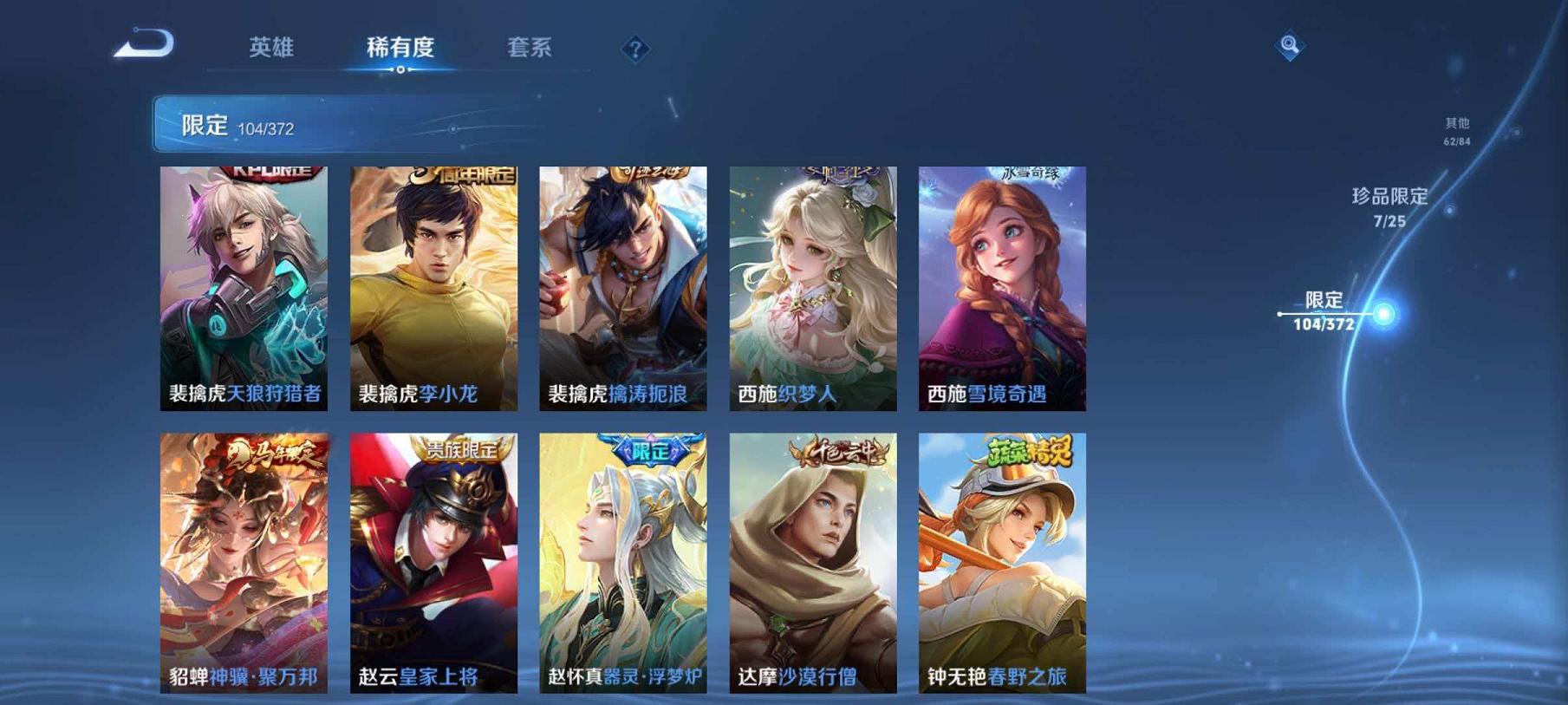Select the 裴擒虎 李小龙 skin card
Image resolution: width=1568 pixels, height=705 pixels.
(x=433, y=286)
